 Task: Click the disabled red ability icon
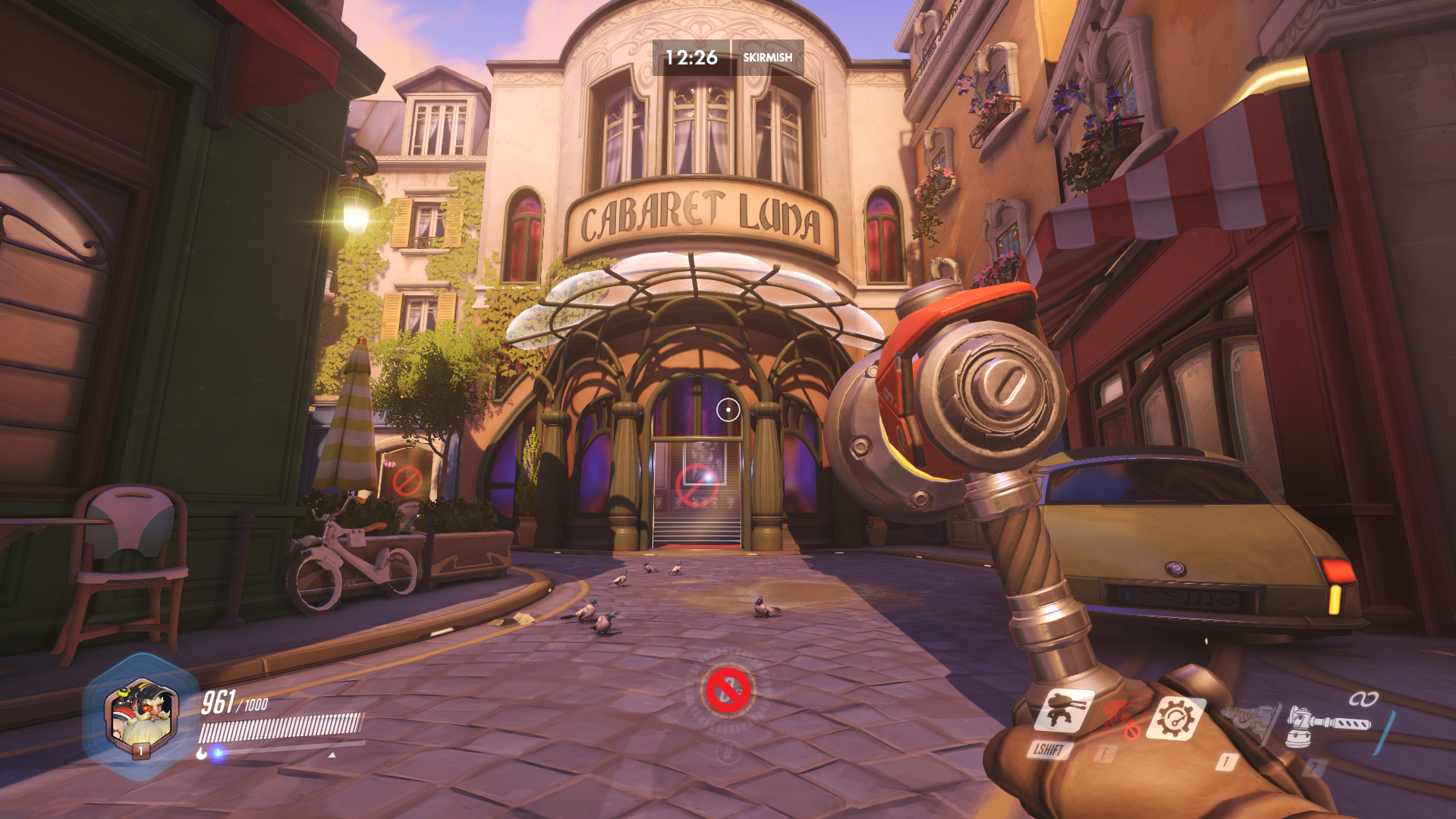[x=1115, y=717]
